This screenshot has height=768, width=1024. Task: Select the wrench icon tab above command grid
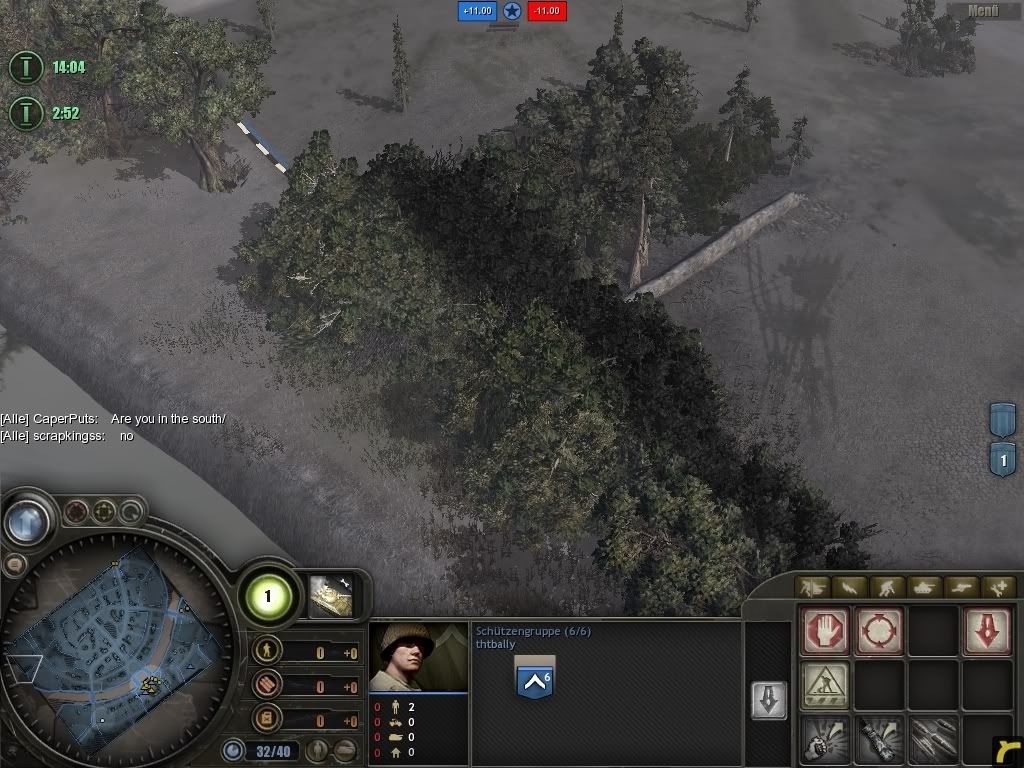998,587
